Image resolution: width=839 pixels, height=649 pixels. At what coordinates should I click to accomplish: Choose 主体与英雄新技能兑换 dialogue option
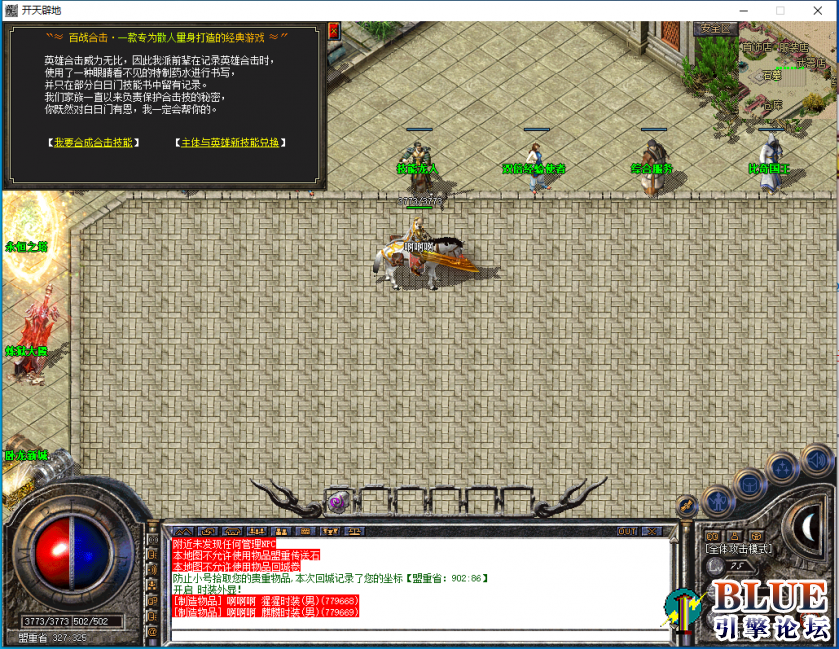tap(233, 143)
